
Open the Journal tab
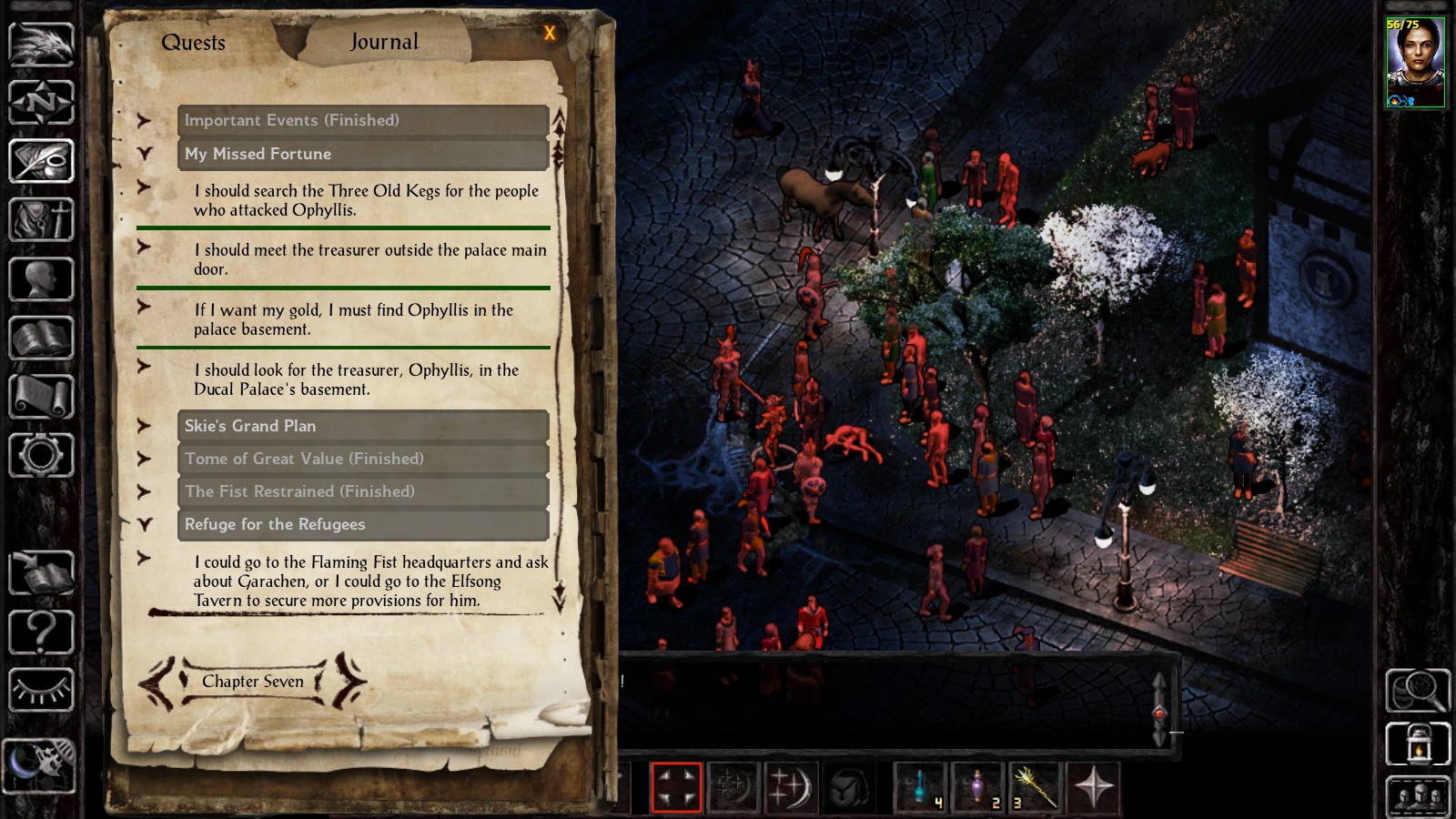(384, 42)
